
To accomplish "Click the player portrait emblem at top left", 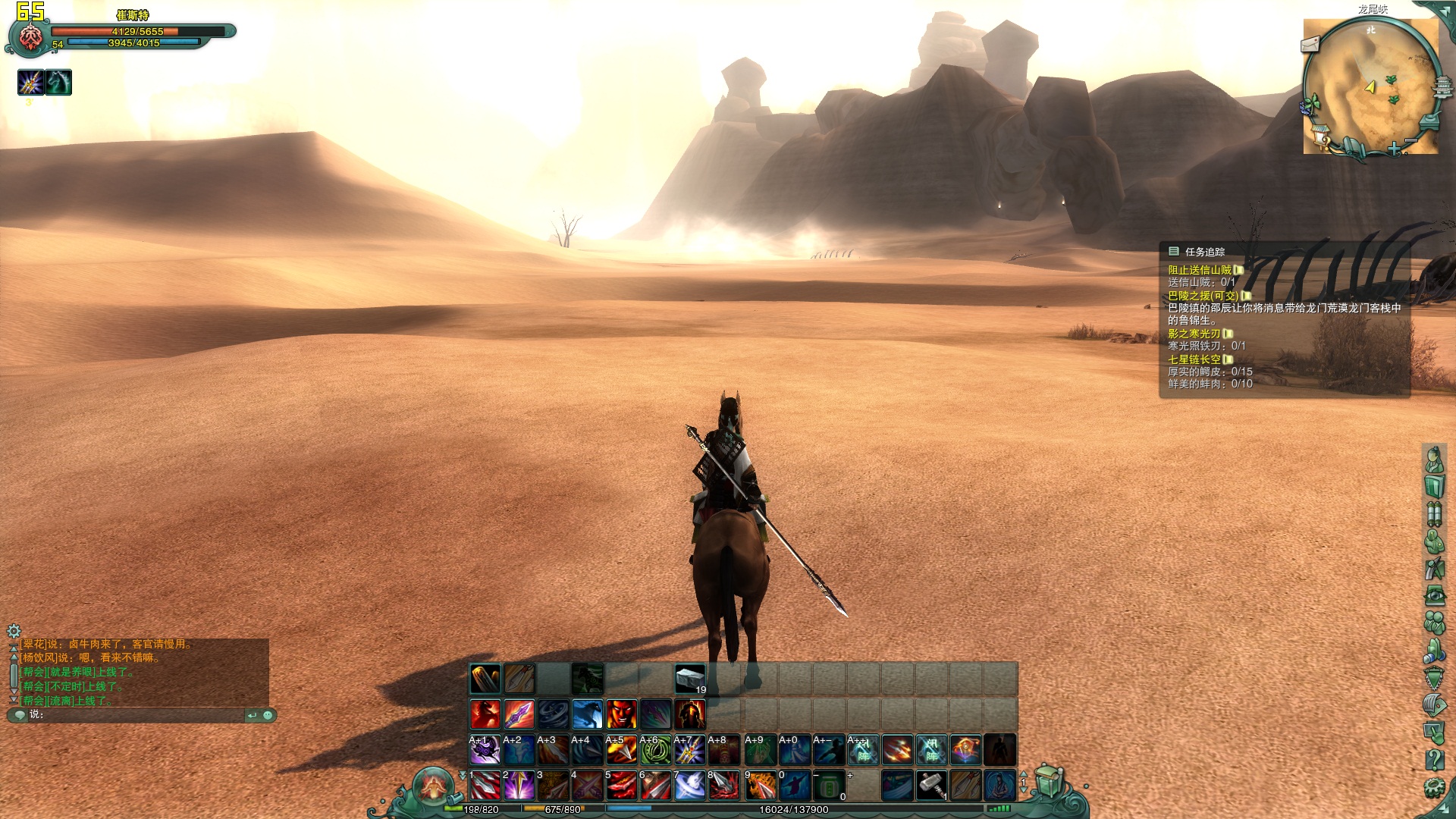I will click(x=30, y=36).
